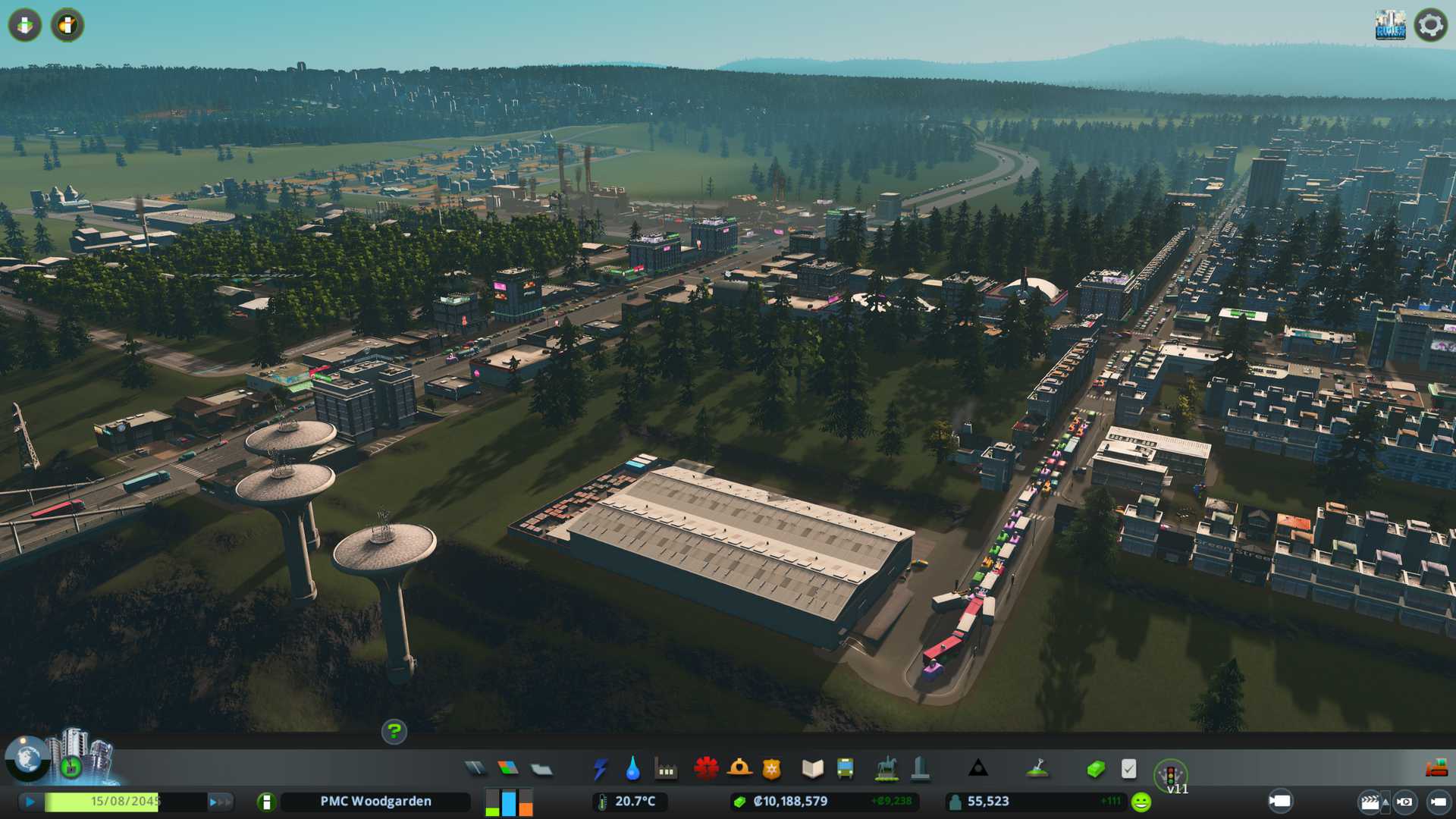Open the Electricity lightning bolt menu
This screenshot has height=819, width=1456.
coord(600,769)
